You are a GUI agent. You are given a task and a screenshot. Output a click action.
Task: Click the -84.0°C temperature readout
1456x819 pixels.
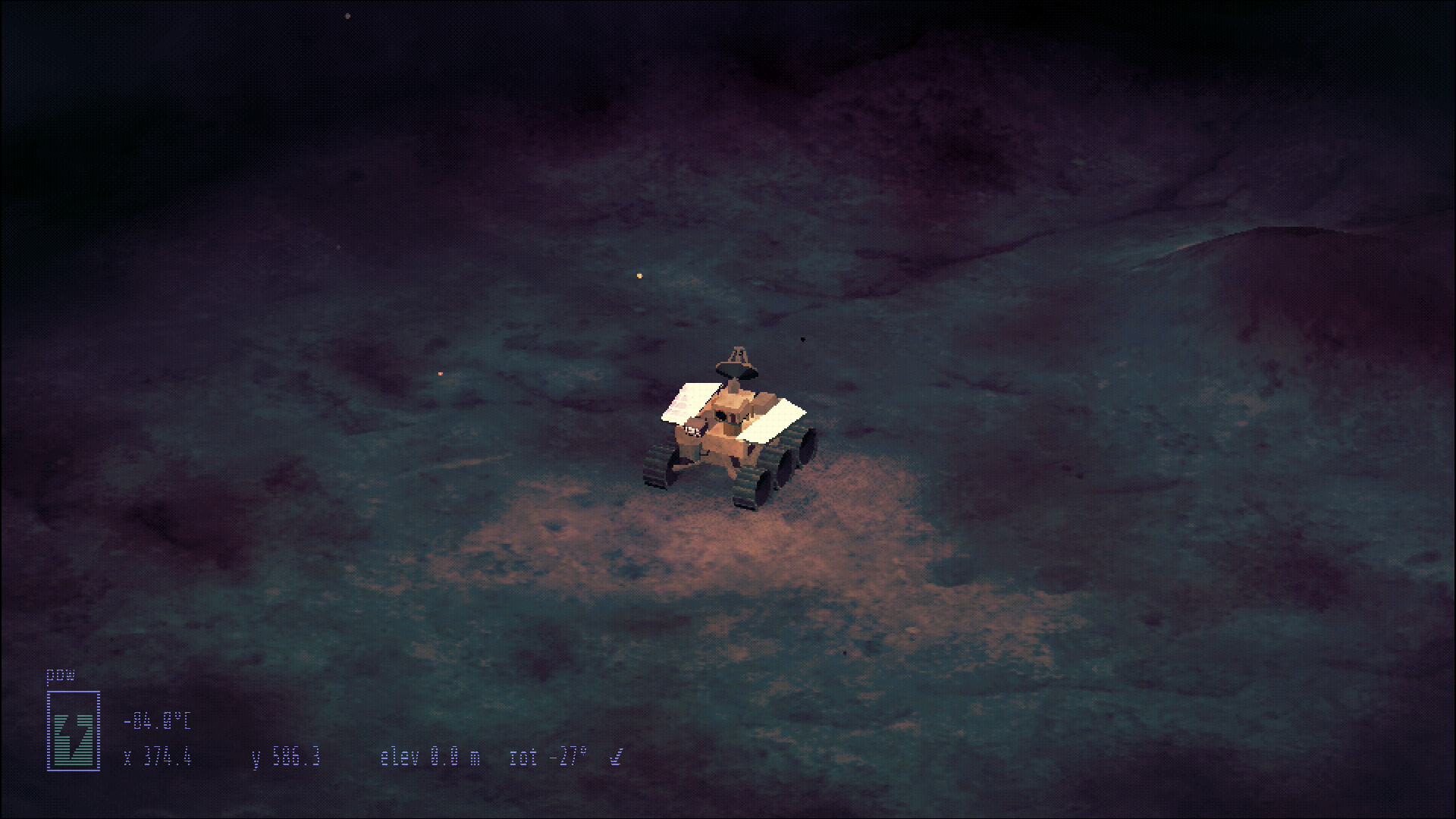point(158,720)
